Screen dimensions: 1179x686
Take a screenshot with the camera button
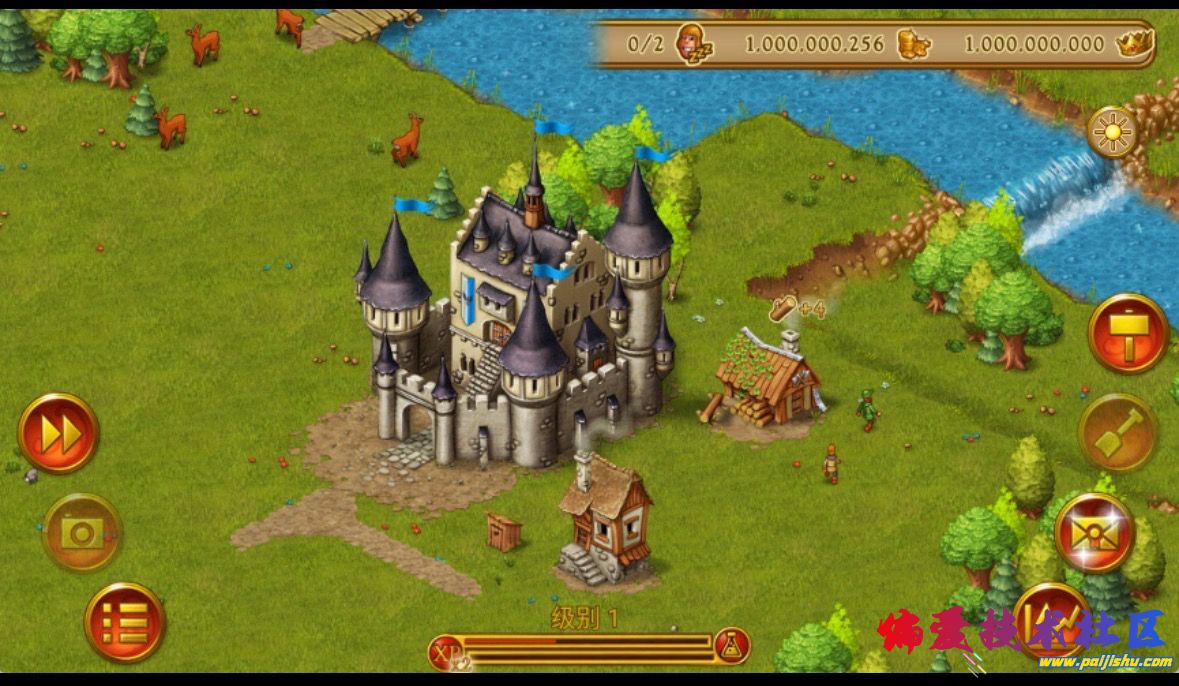pyautogui.click(x=81, y=532)
